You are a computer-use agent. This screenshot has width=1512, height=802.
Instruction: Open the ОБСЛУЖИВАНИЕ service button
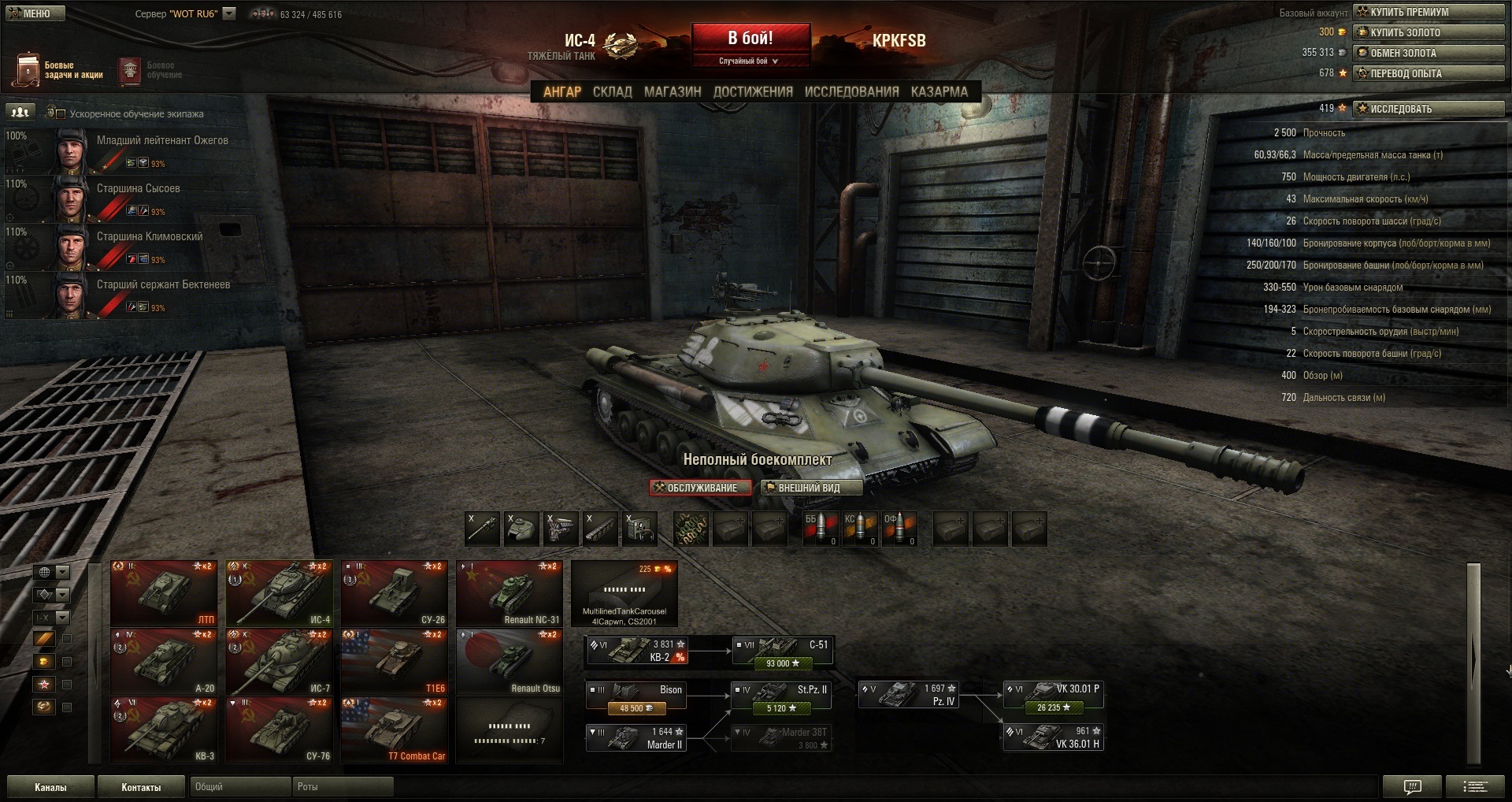coord(700,488)
